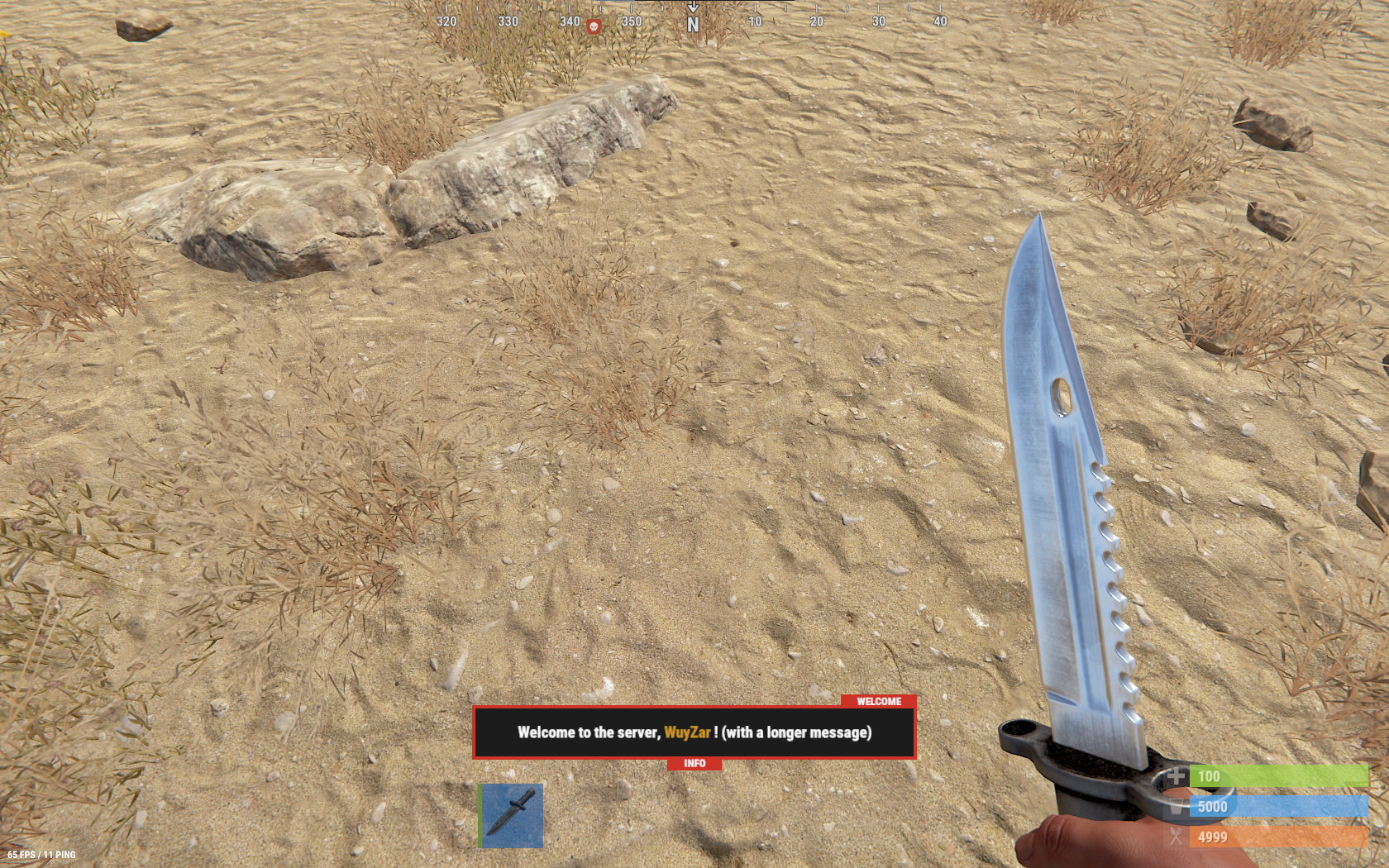The height and width of the screenshot is (868, 1389).
Task: Click the water cup icon on hydration bar
Action: (x=1175, y=807)
